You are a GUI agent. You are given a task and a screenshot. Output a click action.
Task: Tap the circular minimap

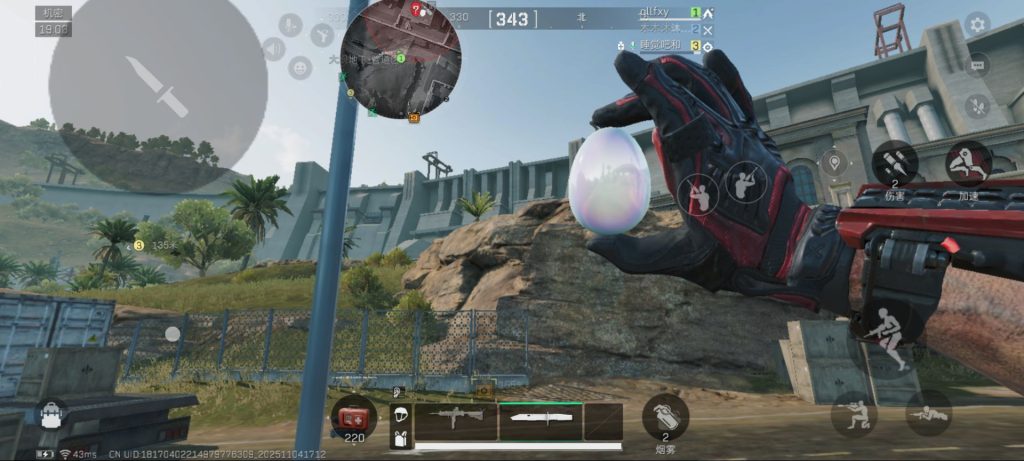click(400, 58)
